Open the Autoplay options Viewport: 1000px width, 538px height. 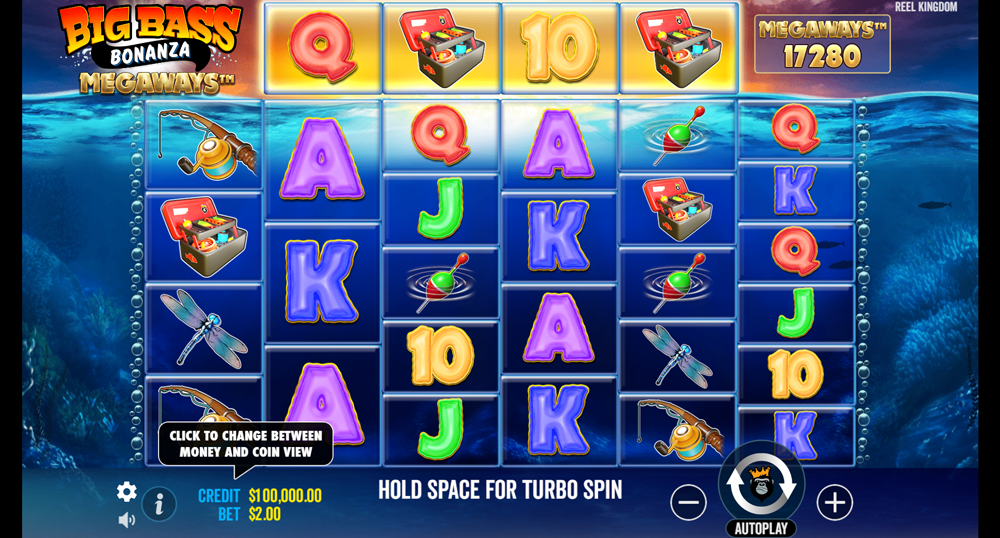[x=761, y=529]
